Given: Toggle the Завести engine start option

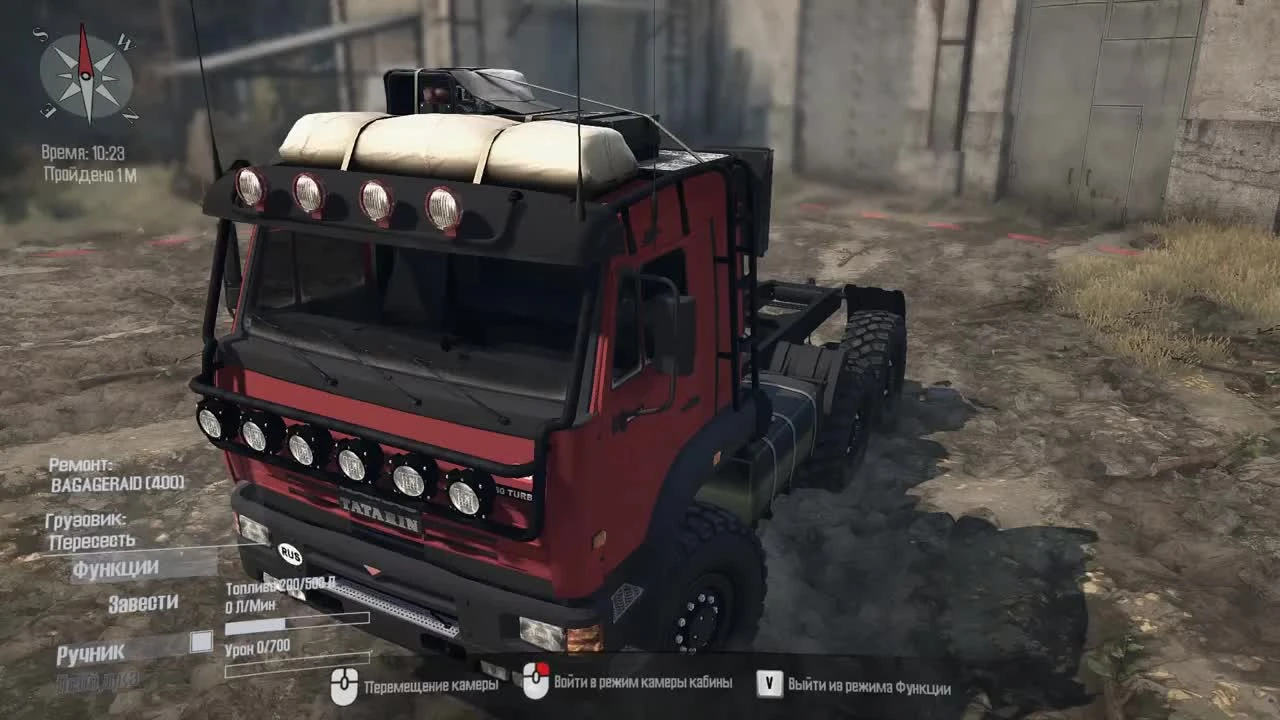Looking at the screenshot, I should (145, 602).
